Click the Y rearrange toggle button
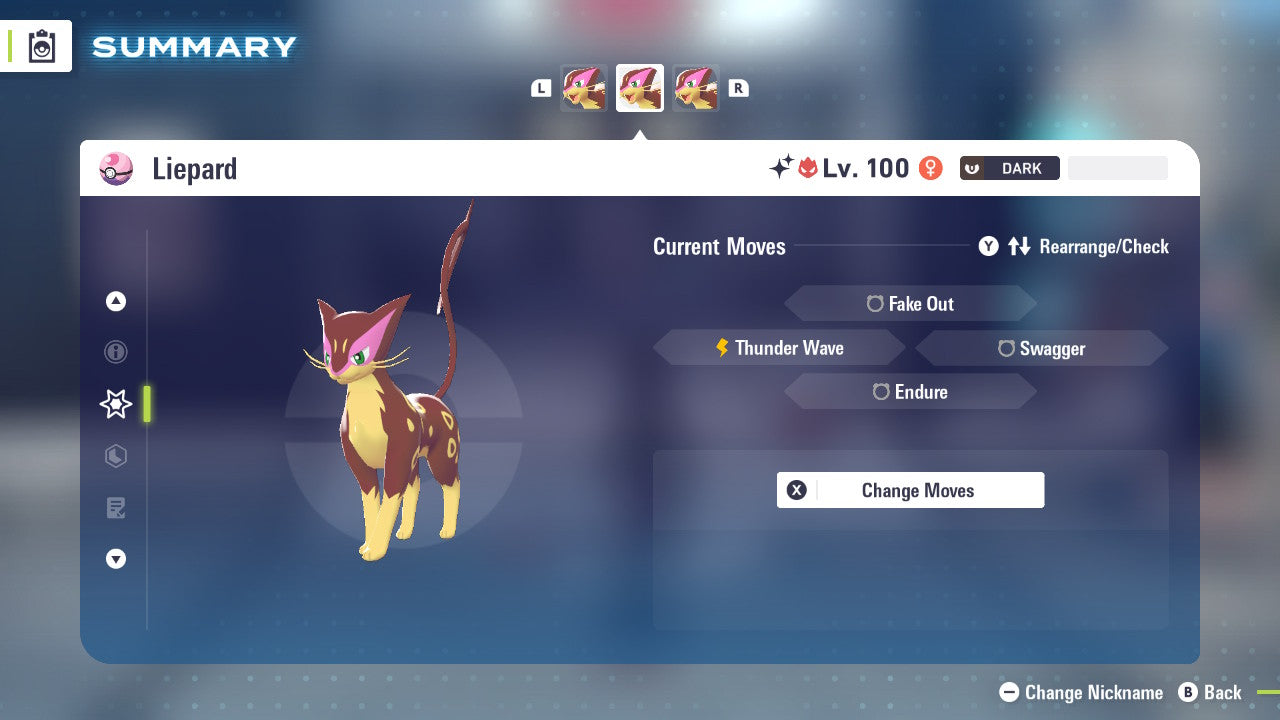This screenshot has width=1280, height=720. [988, 246]
